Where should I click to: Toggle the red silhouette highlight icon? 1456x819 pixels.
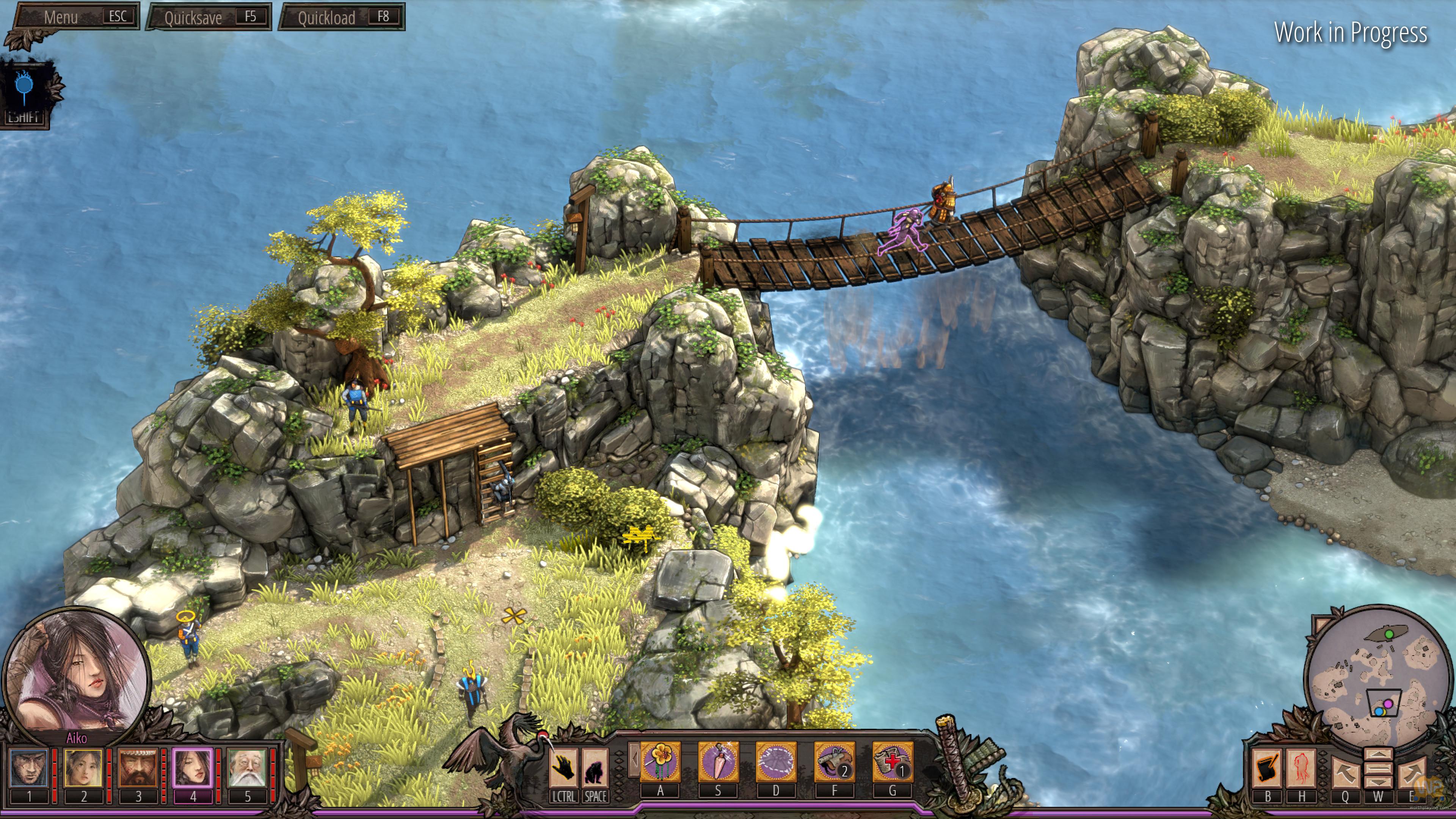tap(1301, 768)
